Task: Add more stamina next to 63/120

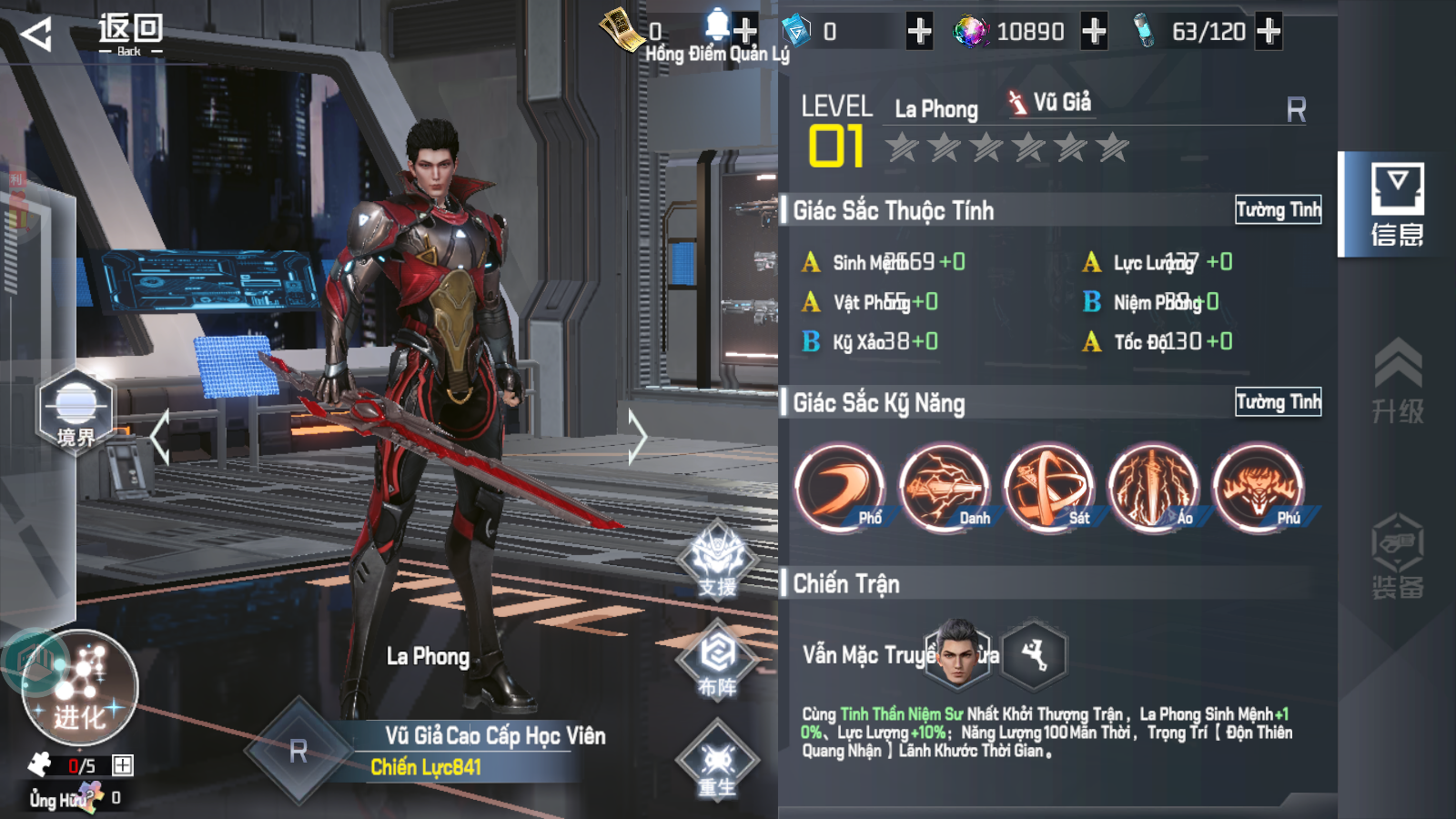Action: (x=1268, y=32)
